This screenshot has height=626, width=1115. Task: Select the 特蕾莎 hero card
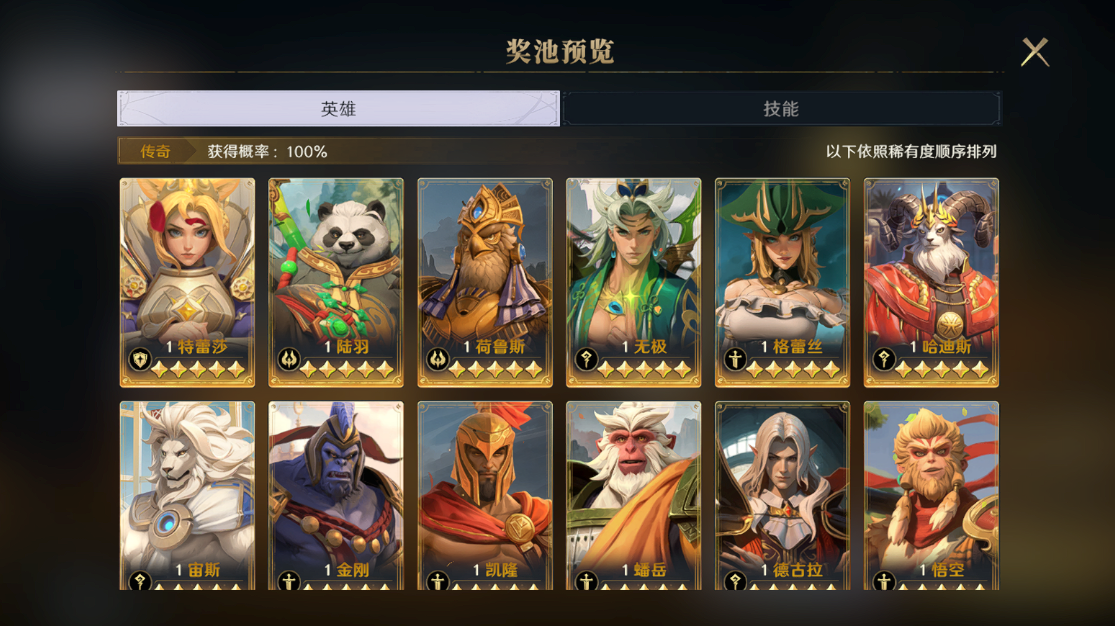187,282
